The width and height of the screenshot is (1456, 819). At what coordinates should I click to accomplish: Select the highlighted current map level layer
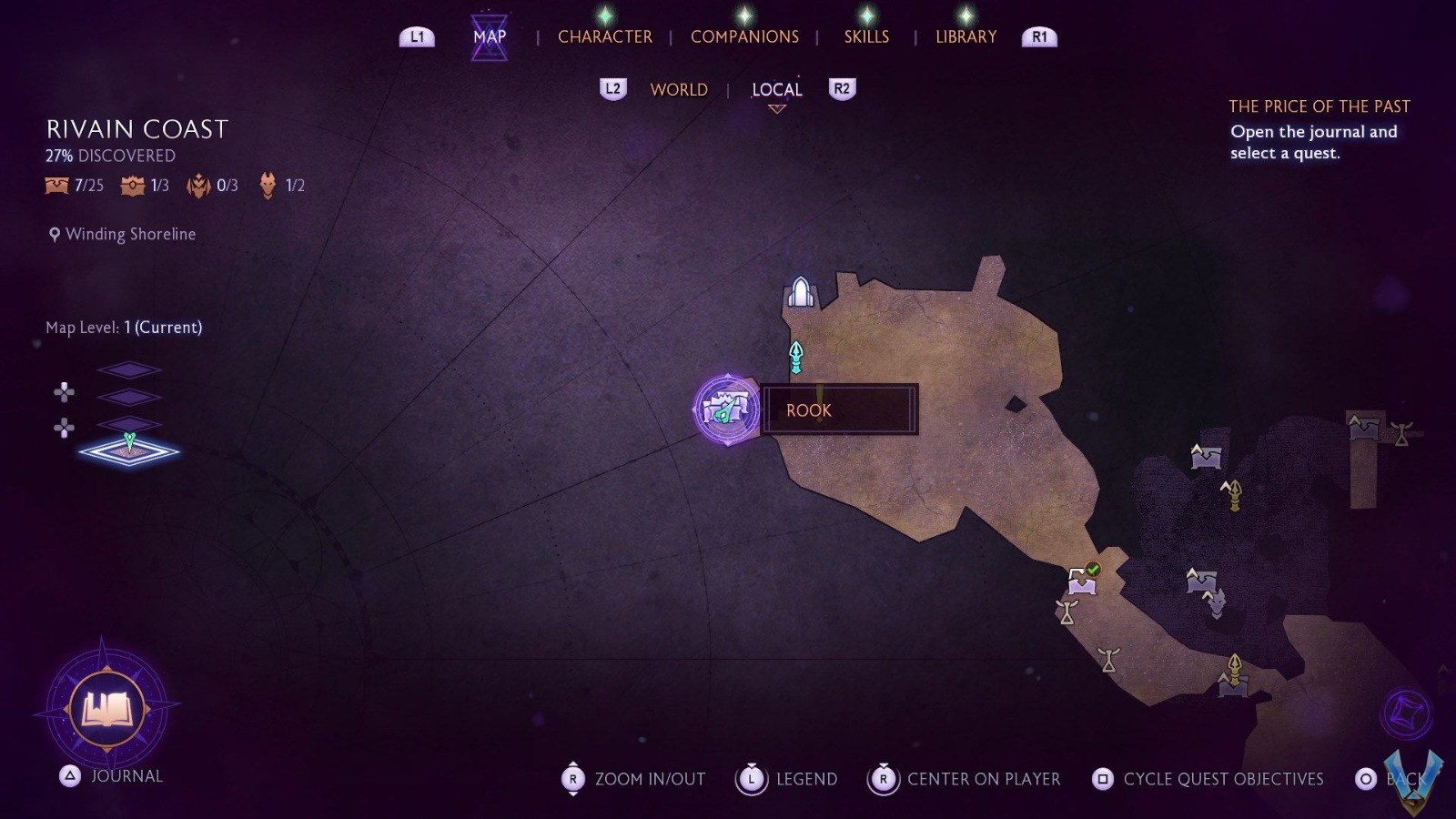pos(129,450)
